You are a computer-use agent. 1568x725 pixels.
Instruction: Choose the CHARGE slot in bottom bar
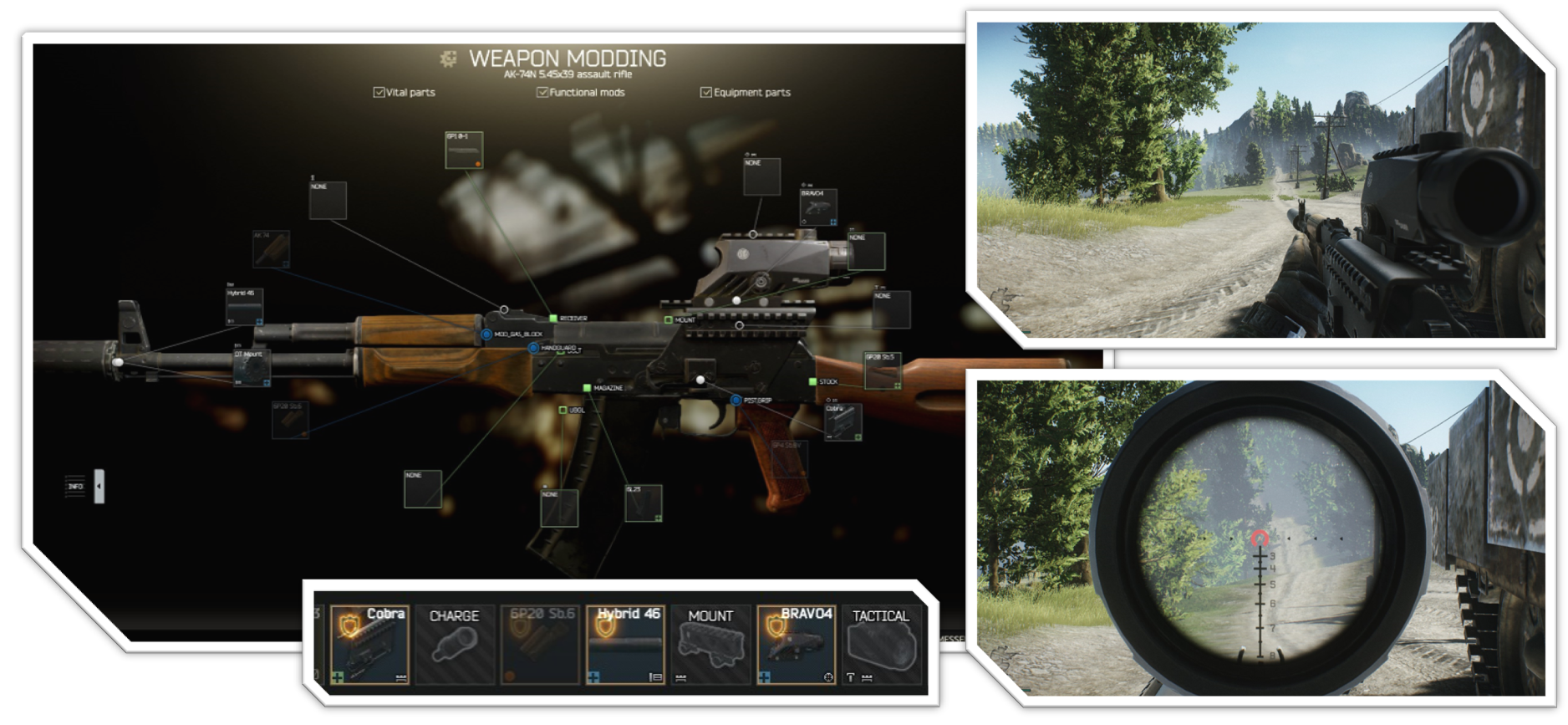[455, 645]
